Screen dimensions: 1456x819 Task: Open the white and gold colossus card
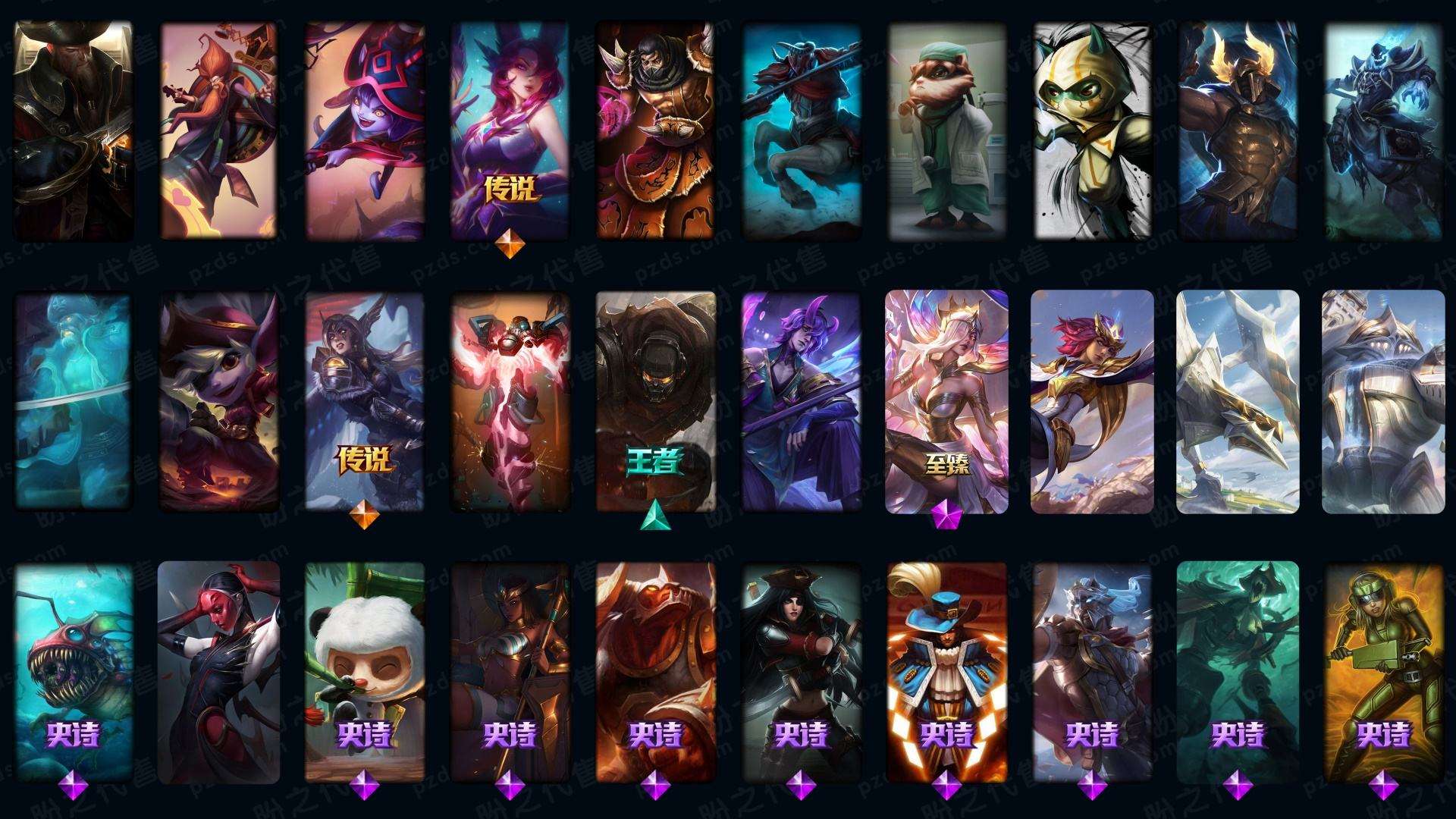point(1383,402)
